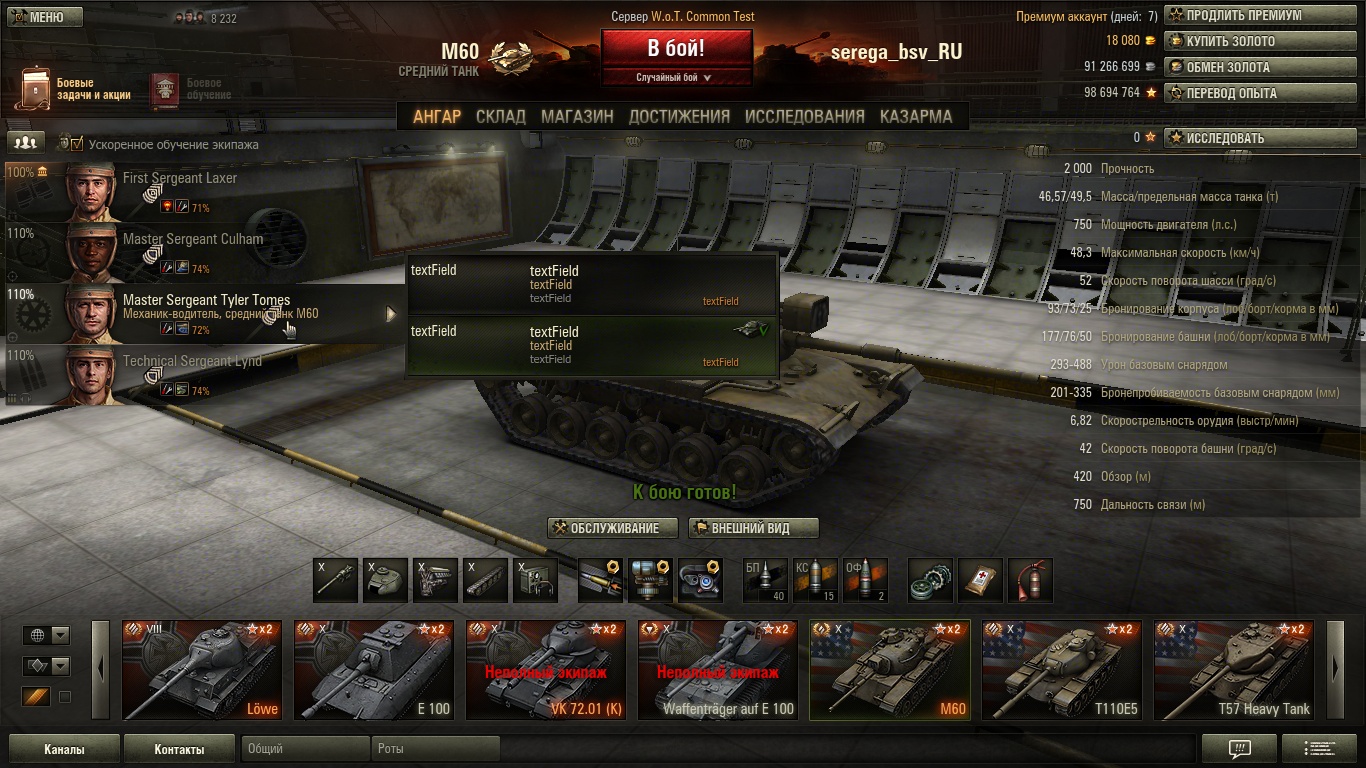The image size is (1366, 768).
Task: Choose the Купить золото button
Action: (x=1245, y=42)
